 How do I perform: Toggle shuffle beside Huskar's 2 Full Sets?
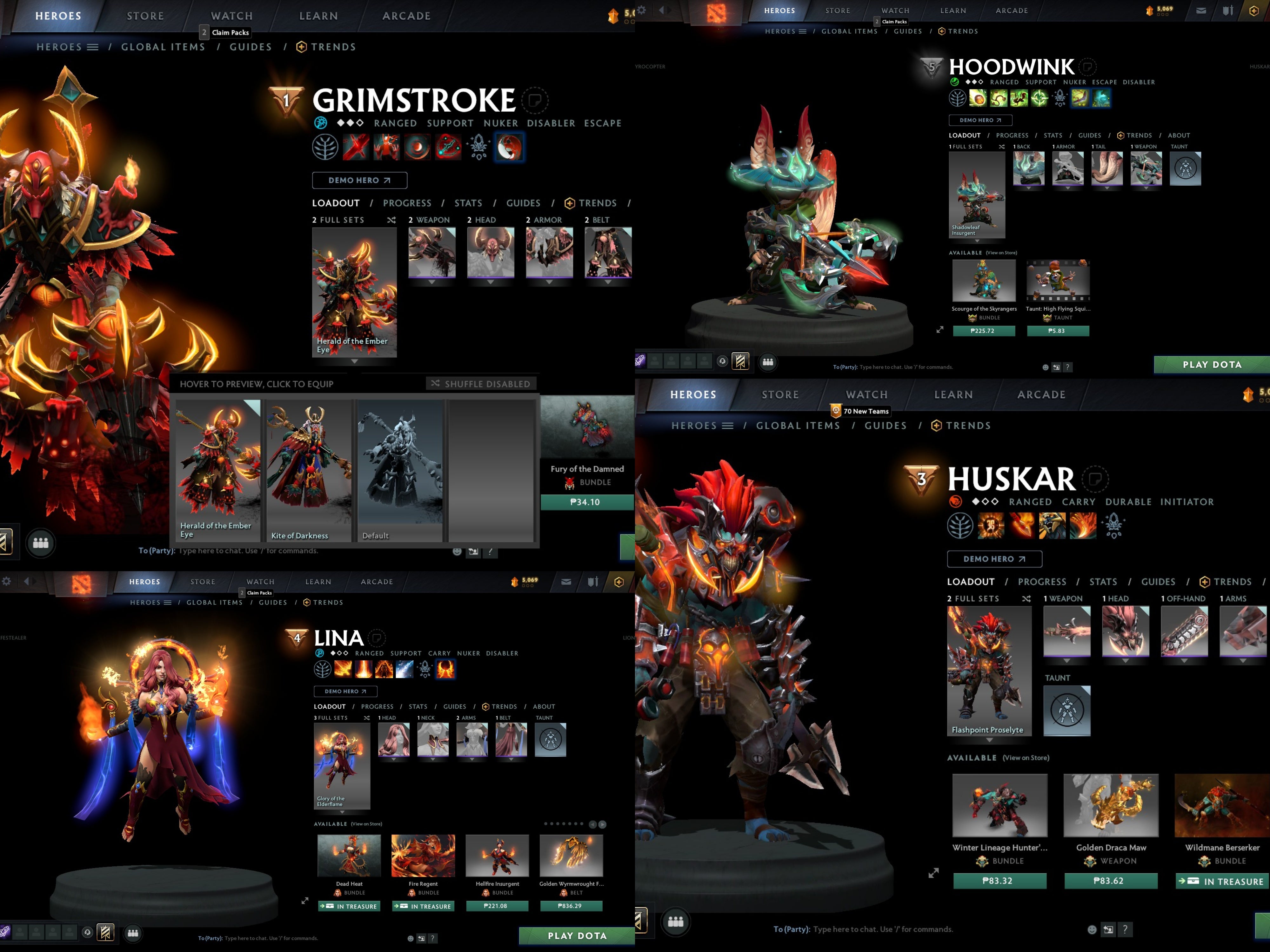(x=1026, y=598)
